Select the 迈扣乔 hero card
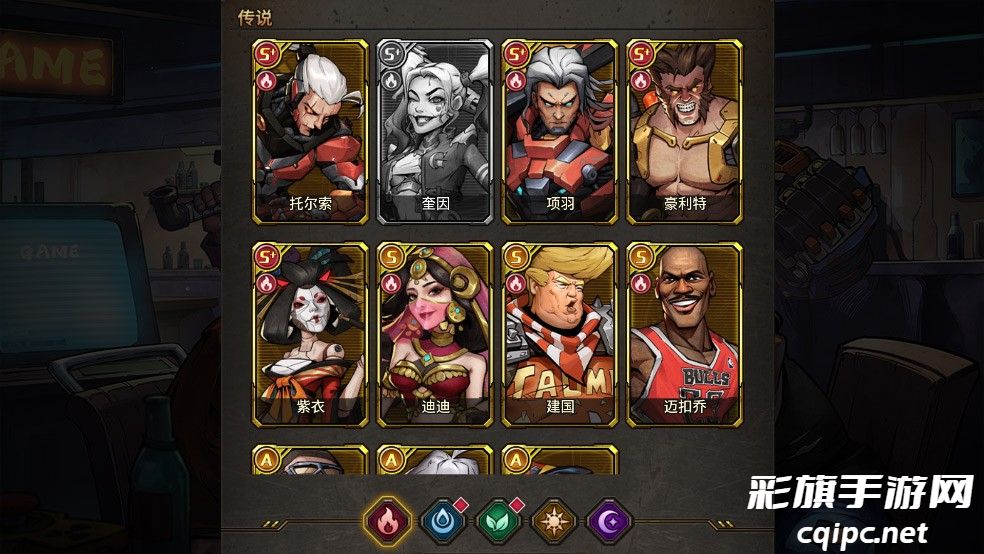 tap(684, 334)
